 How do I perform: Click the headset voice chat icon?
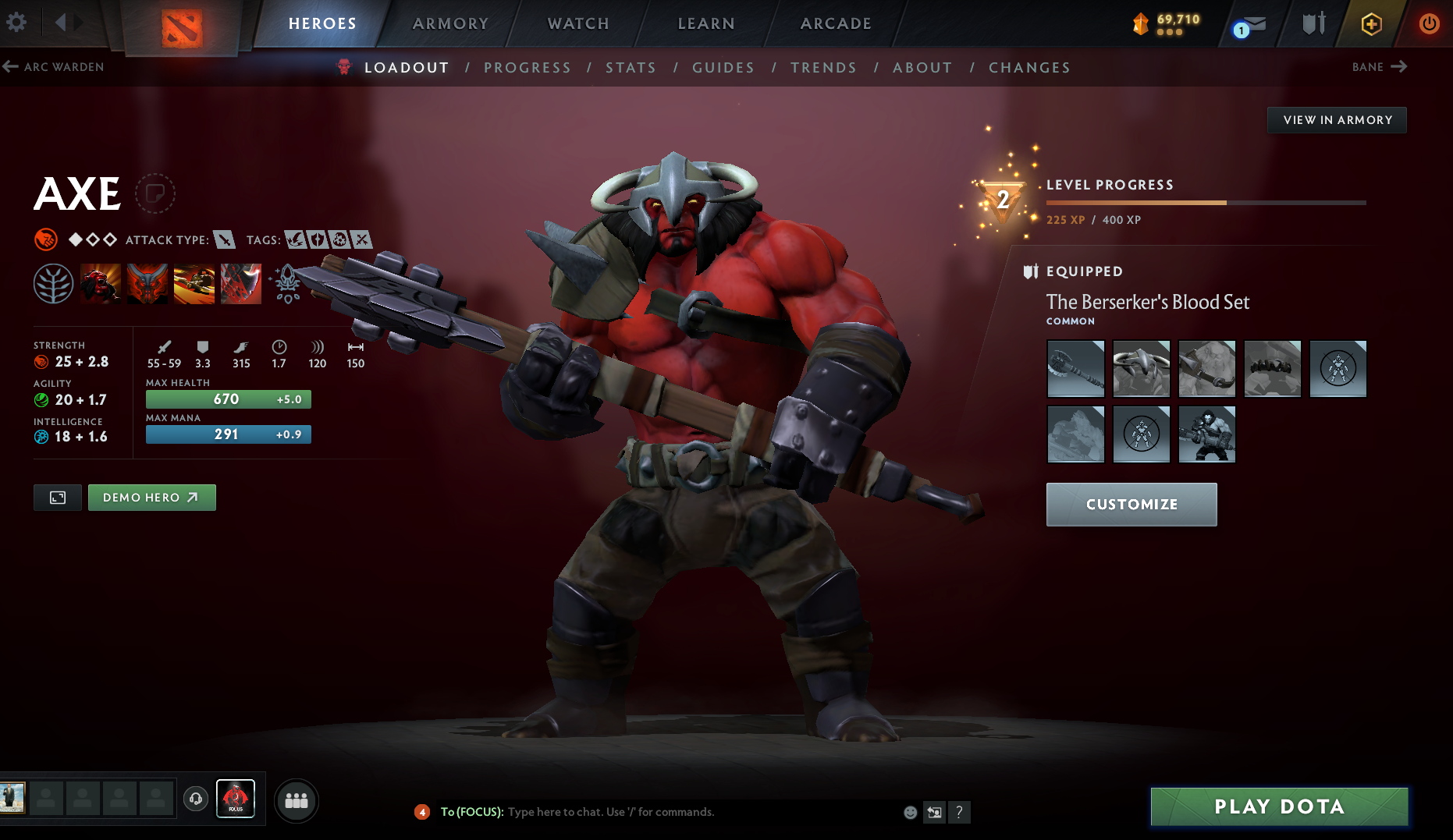pyautogui.click(x=195, y=799)
